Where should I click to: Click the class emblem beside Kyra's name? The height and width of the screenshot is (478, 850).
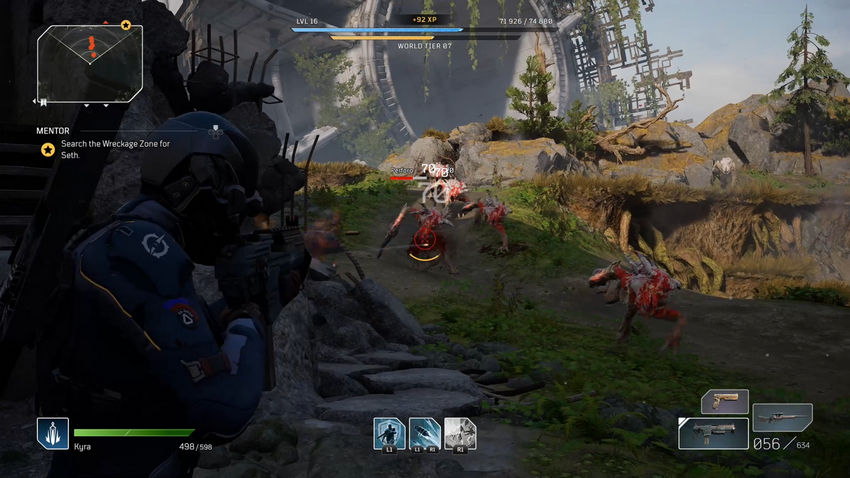pyautogui.click(x=53, y=433)
